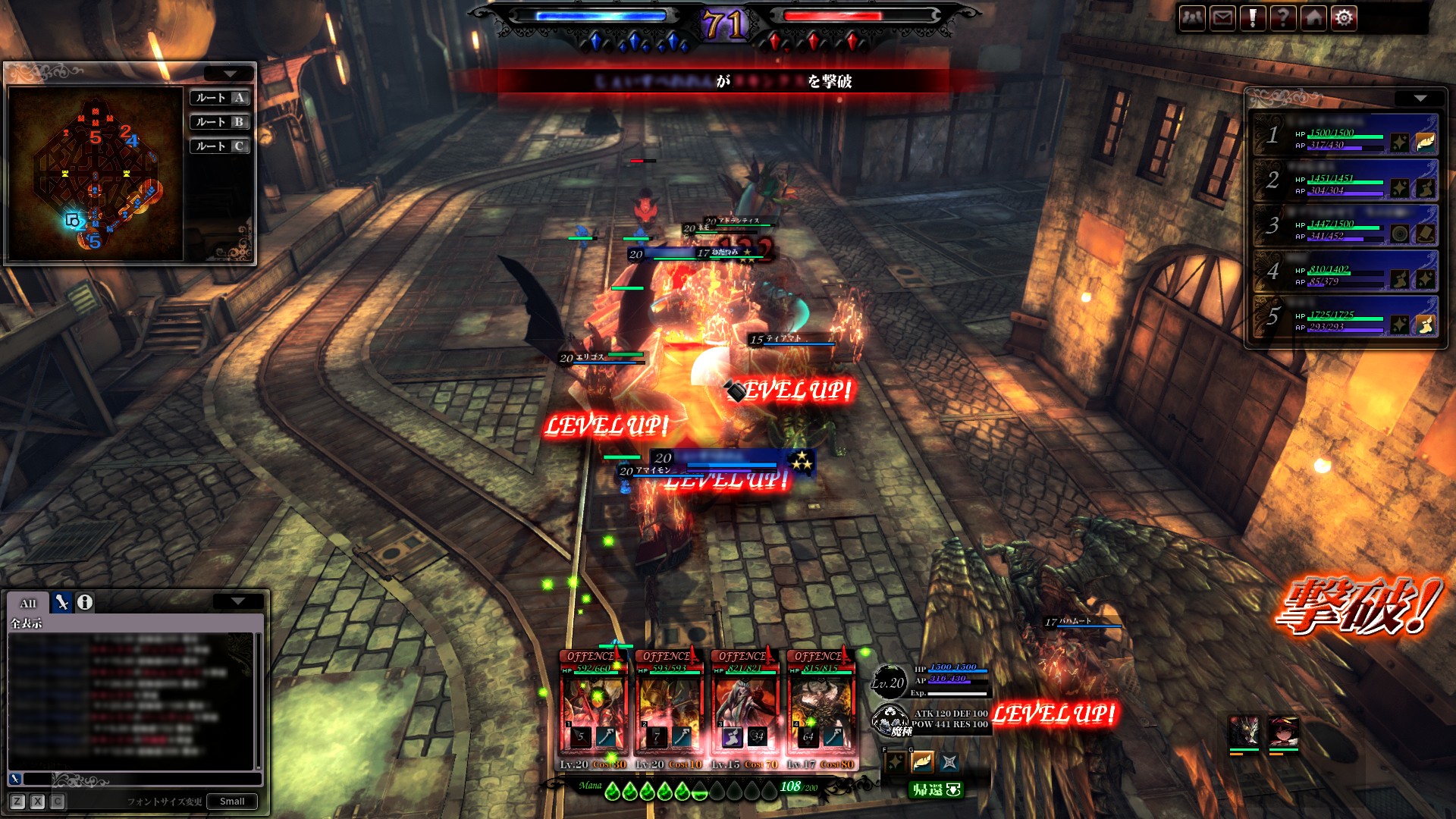1456x819 pixels.
Task: Open the mail envelope inbox
Action: point(1222,18)
